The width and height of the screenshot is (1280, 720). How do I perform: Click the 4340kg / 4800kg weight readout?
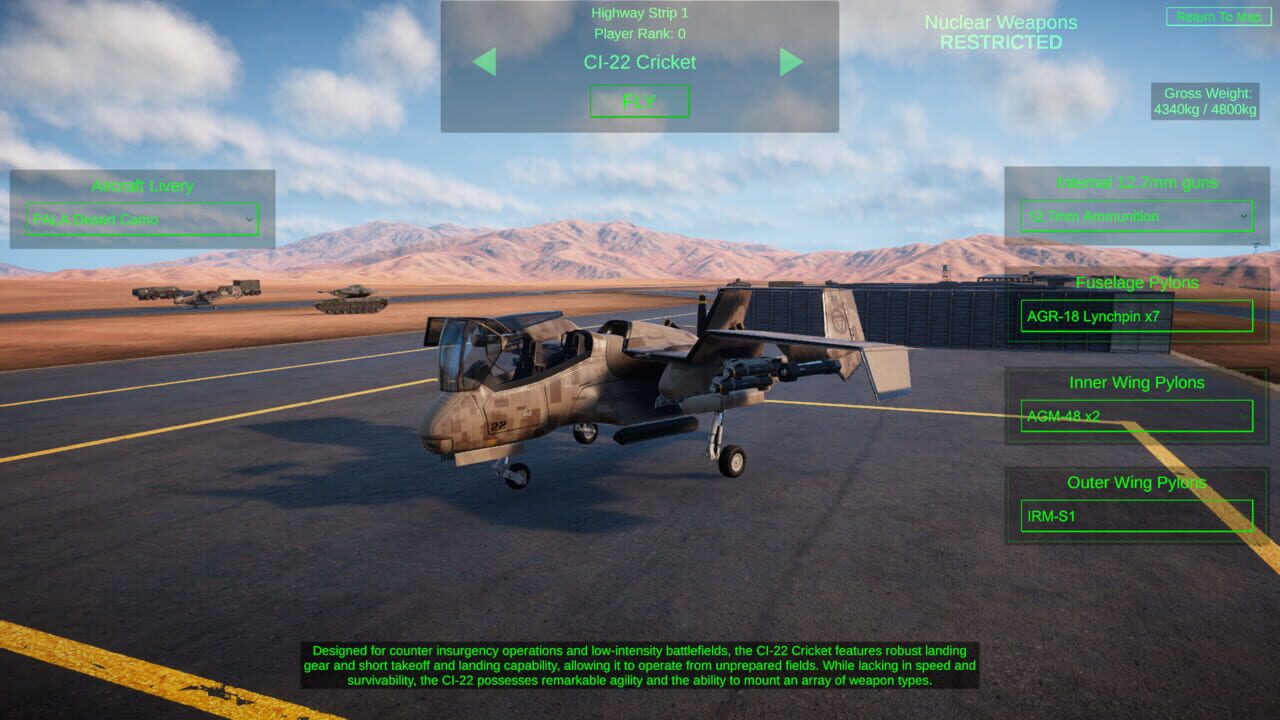[1208, 109]
